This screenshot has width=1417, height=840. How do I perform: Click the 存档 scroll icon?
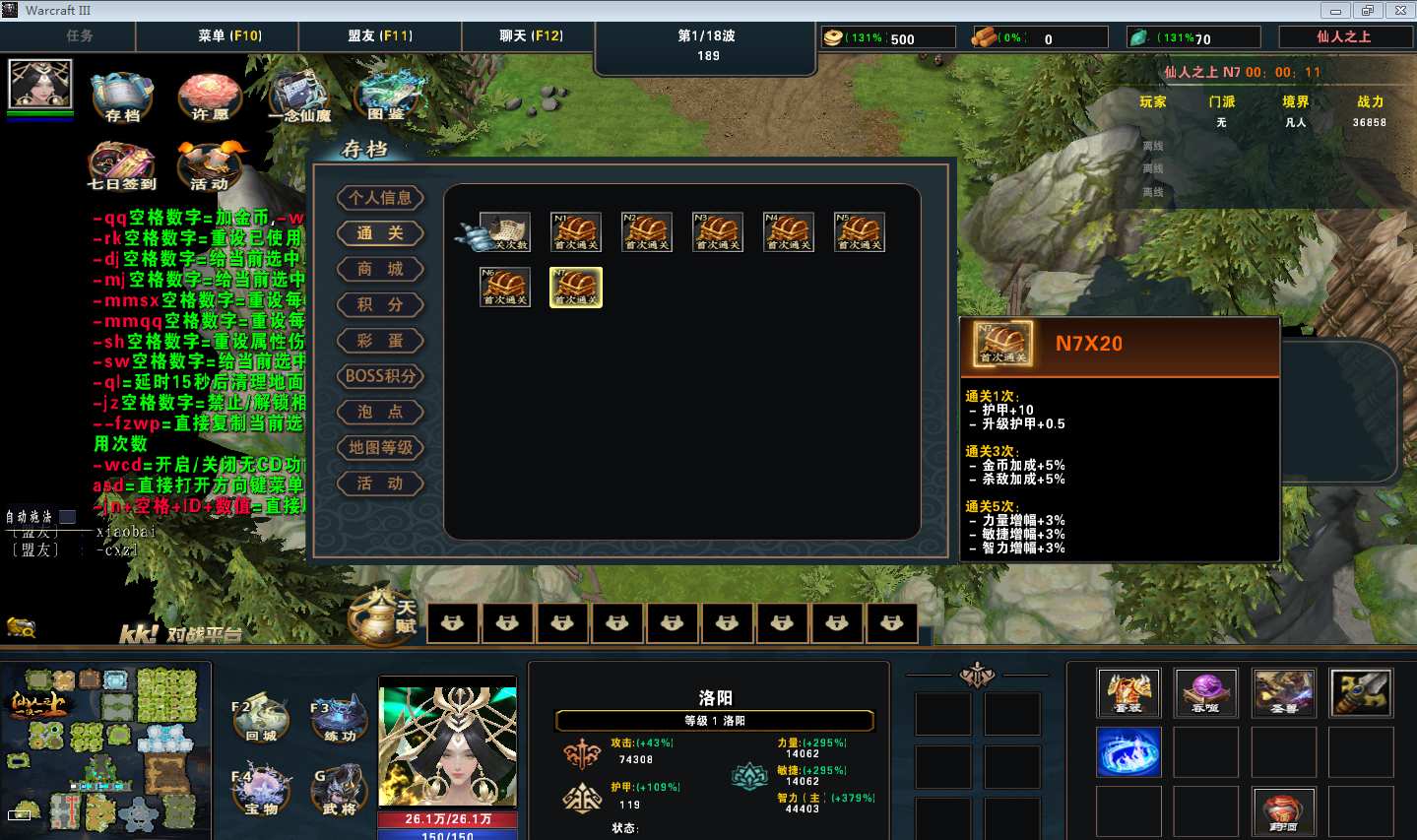122,96
